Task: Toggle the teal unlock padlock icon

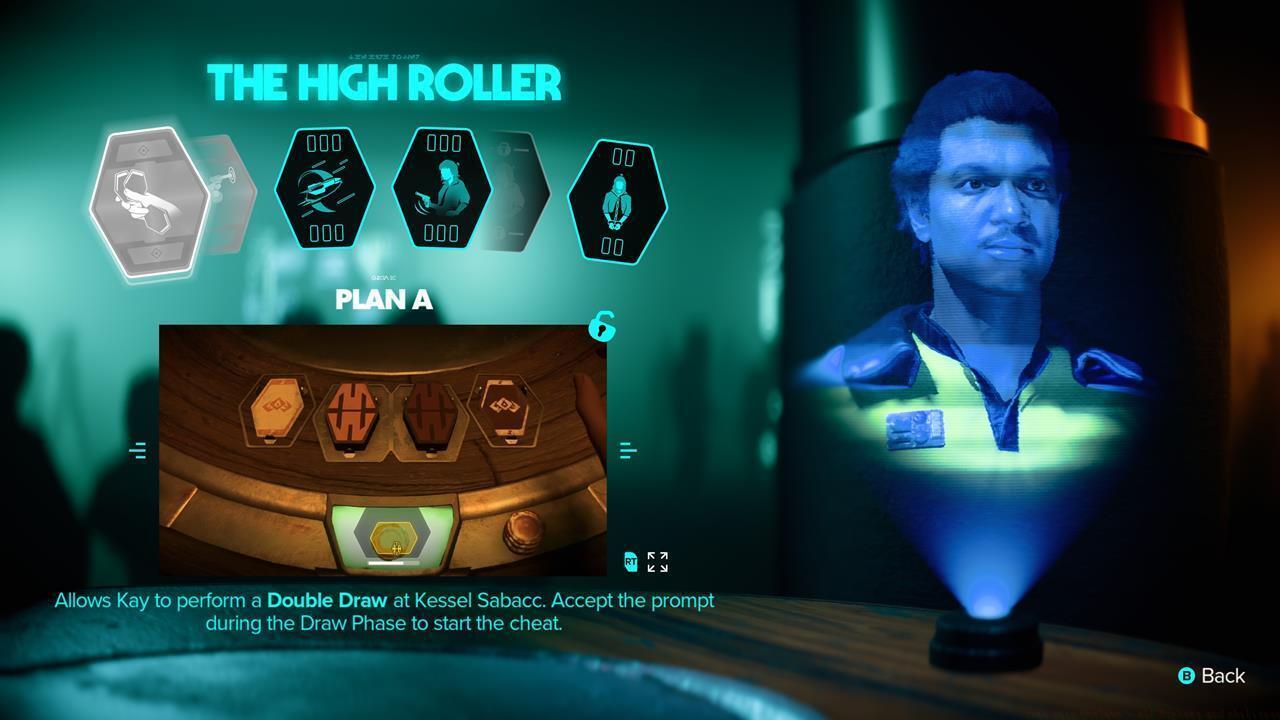Action: tap(600, 328)
